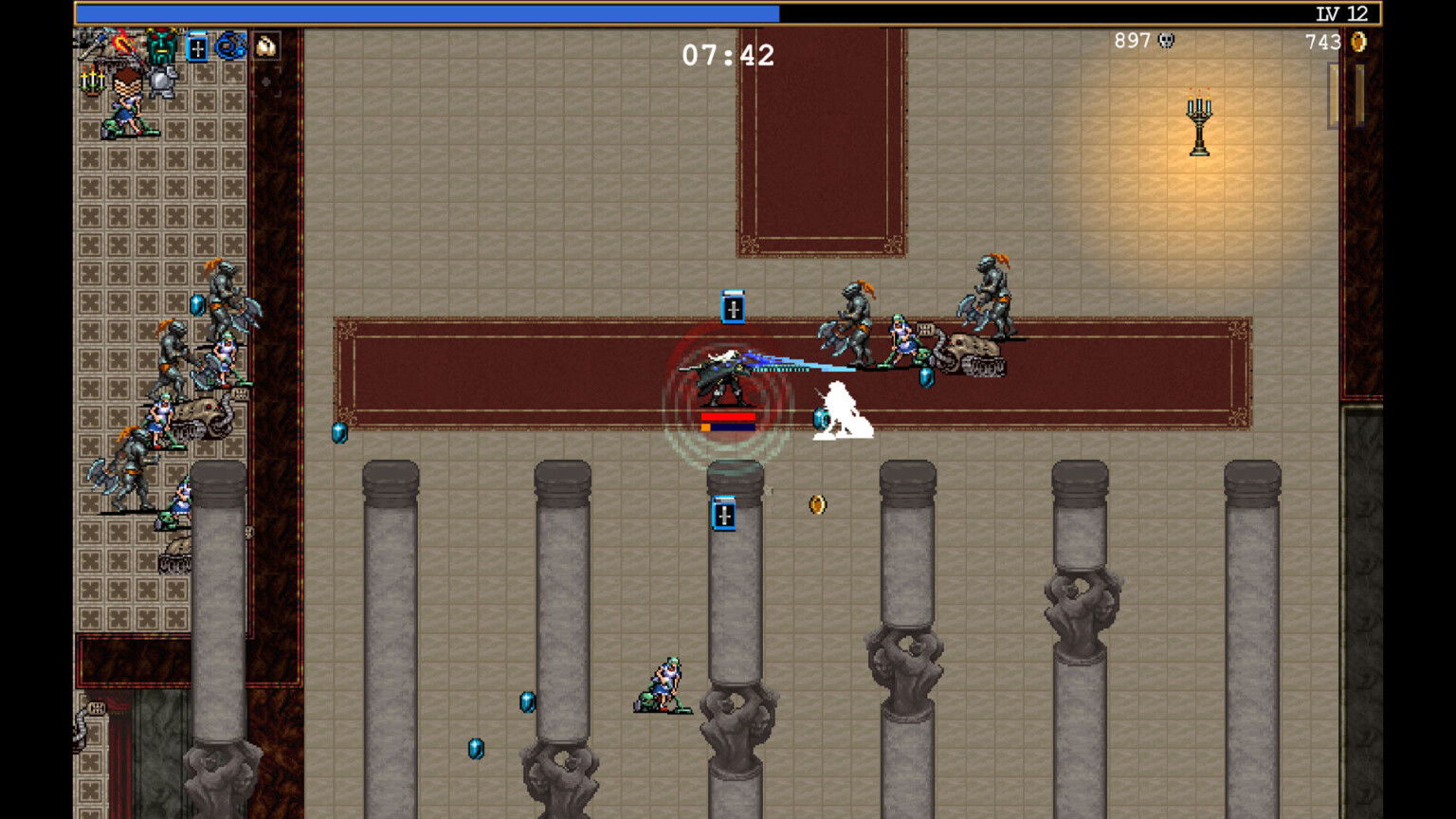This screenshot has width=1456, height=819.
Task: Open the coin total 743 readout
Action: [x=1322, y=42]
